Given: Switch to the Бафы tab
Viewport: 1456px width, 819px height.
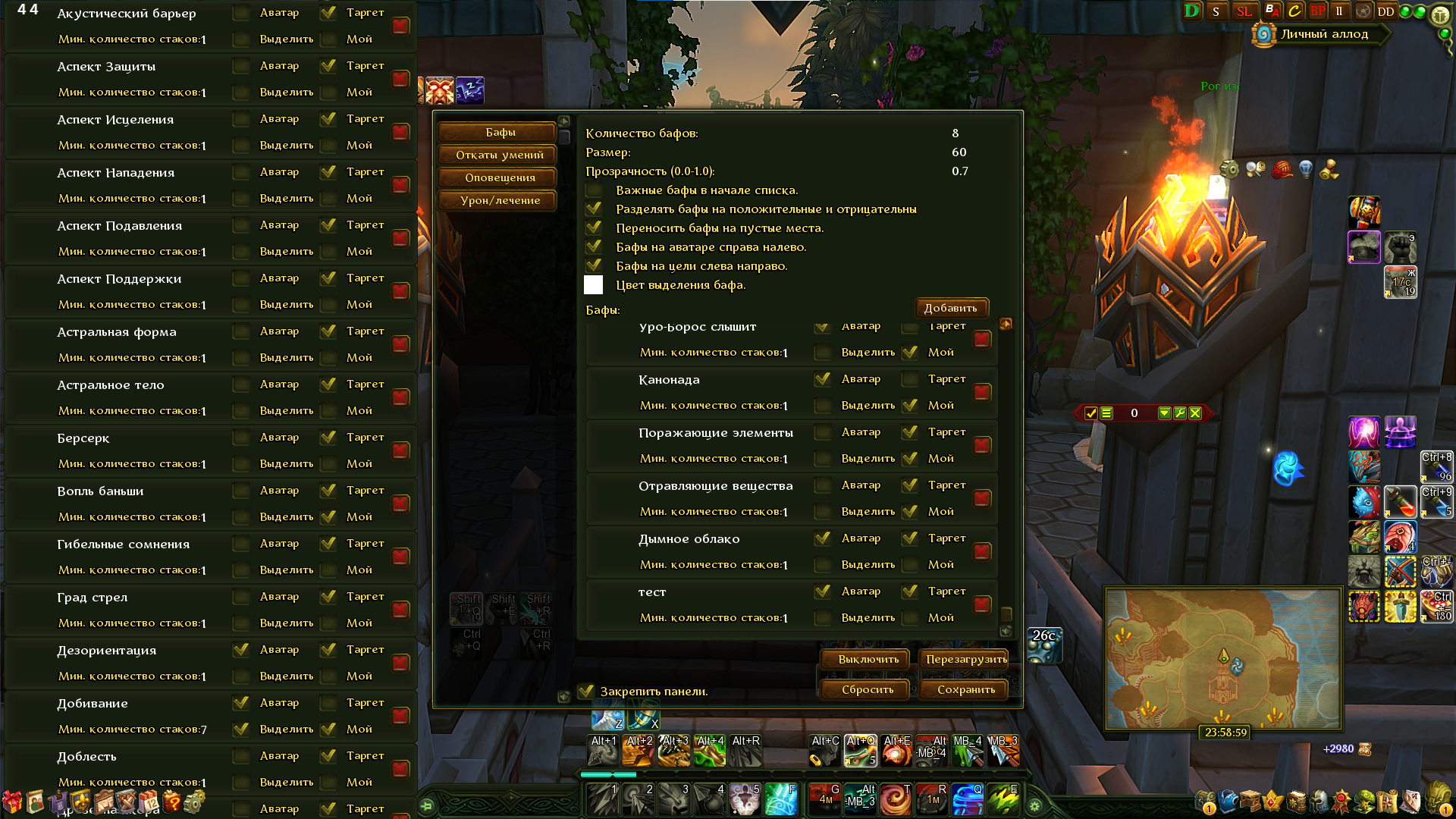Looking at the screenshot, I should click(x=500, y=133).
